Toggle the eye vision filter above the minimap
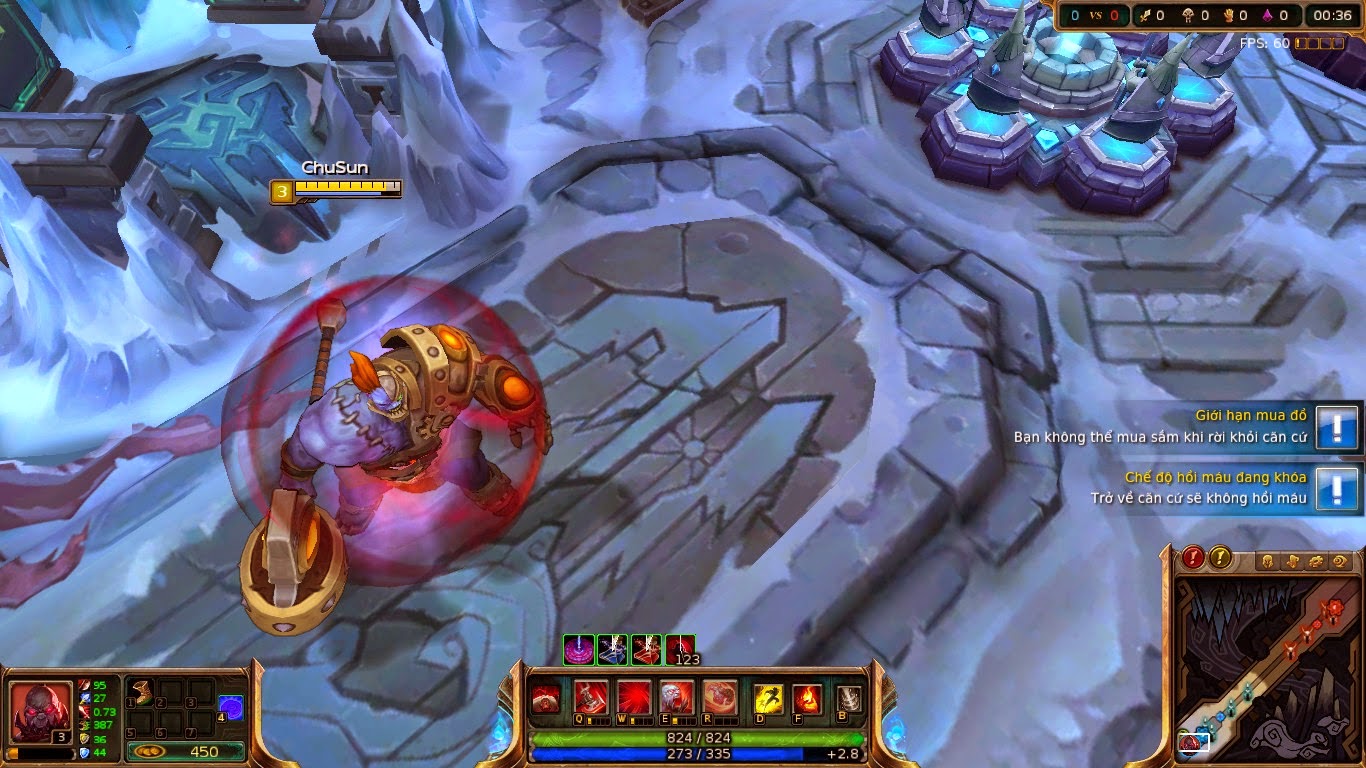 coord(1341,560)
